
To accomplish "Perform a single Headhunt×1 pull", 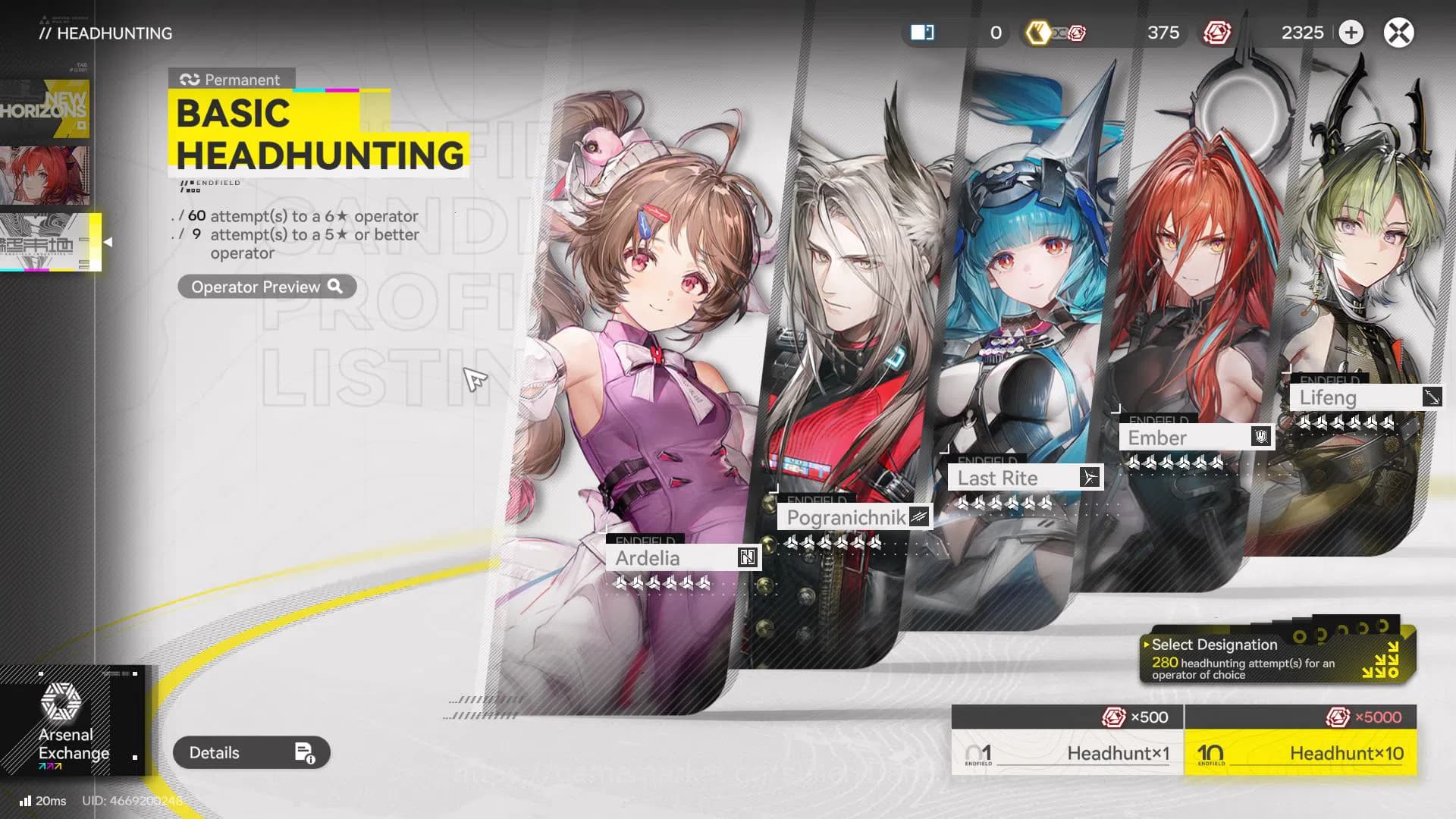I will click(x=1065, y=753).
